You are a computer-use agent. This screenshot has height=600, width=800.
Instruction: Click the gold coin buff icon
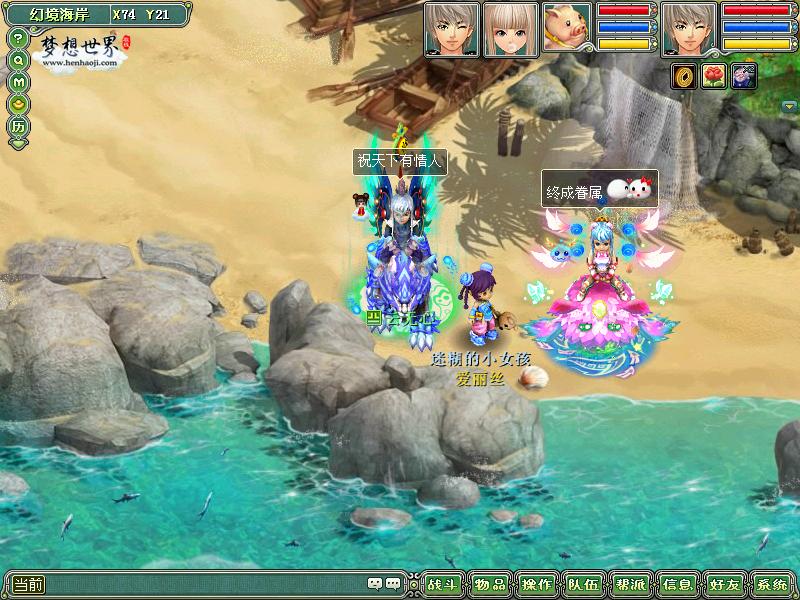pos(685,76)
